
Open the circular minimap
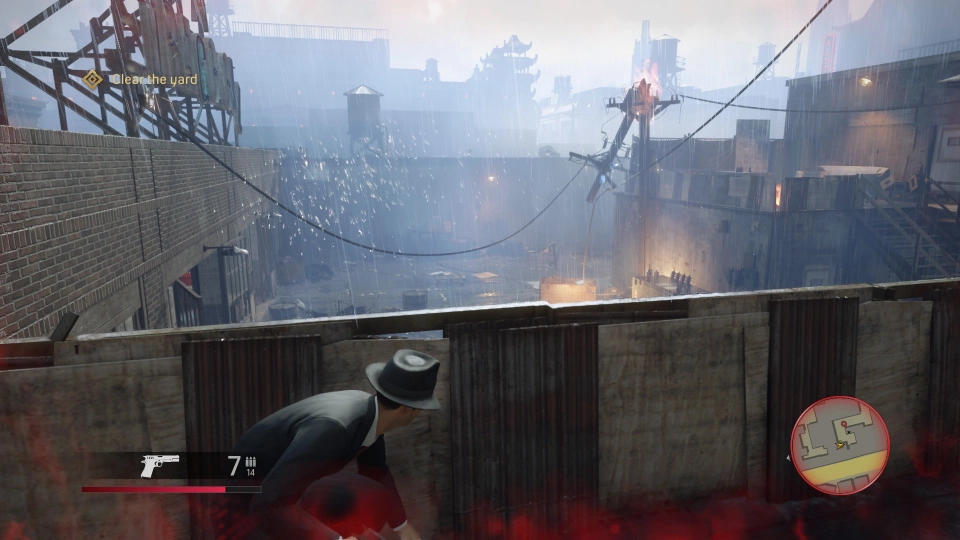click(840, 445)
